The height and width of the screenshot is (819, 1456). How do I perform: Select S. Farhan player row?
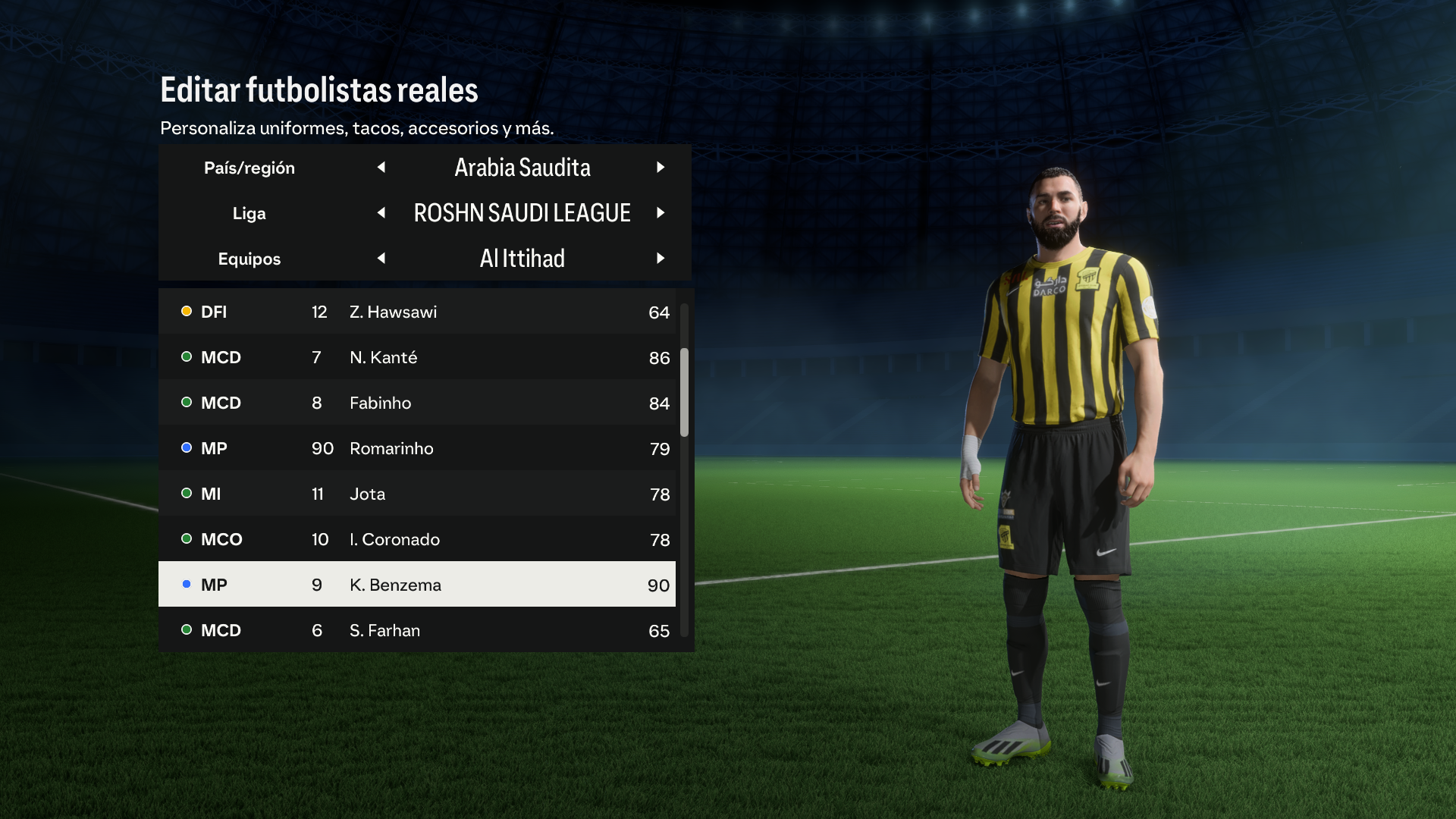coord(417,630)
